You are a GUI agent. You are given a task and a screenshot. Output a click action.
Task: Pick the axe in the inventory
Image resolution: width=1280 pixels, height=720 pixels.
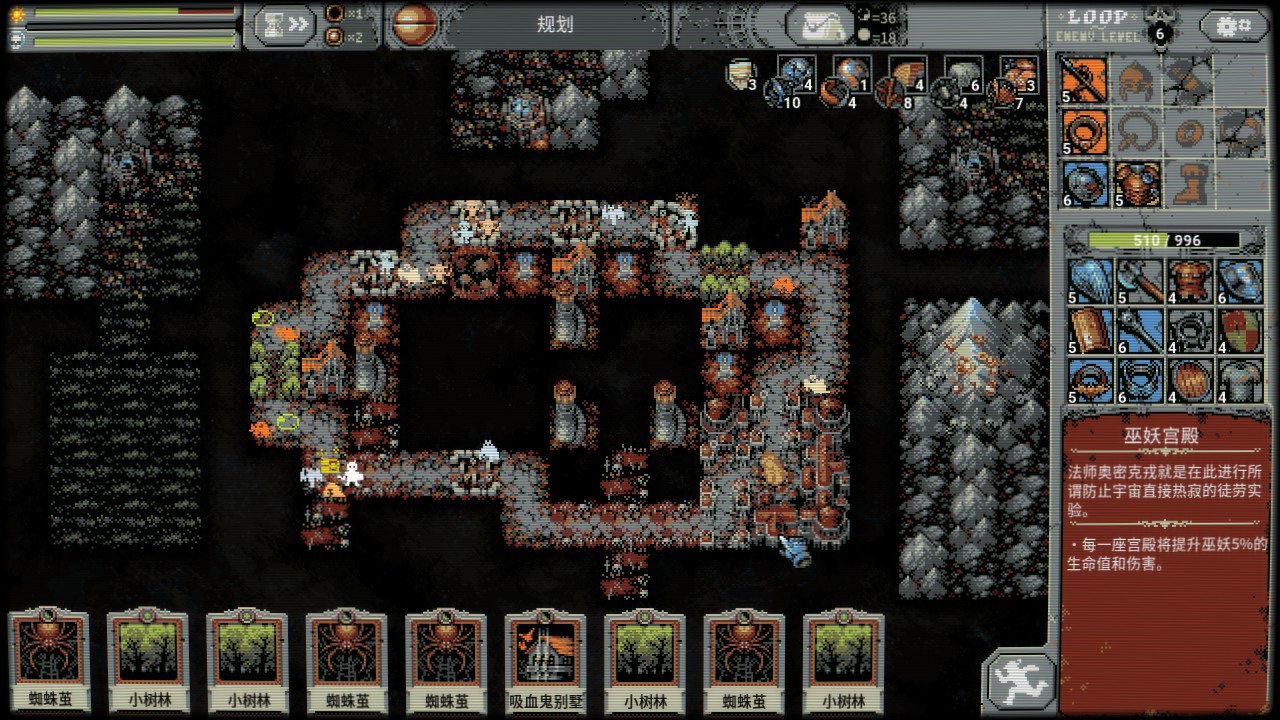pos(1139,281)
